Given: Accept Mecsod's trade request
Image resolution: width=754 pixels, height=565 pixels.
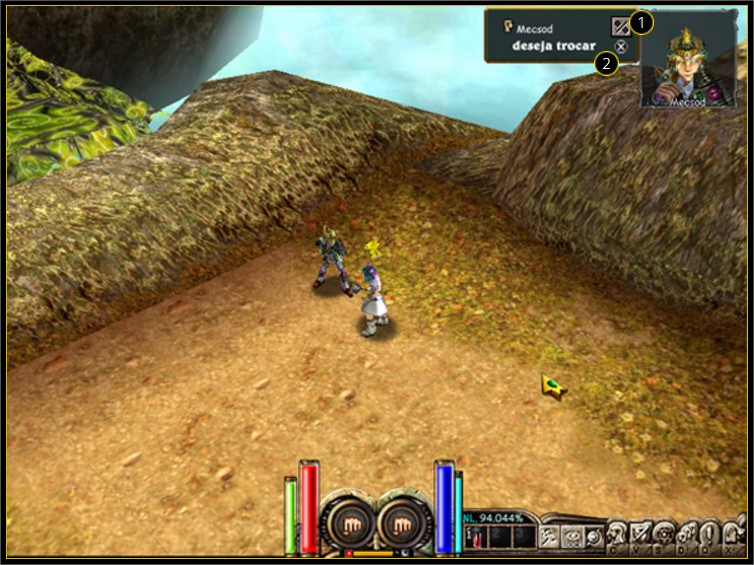Looking at the screenshot, I should 621,27.
